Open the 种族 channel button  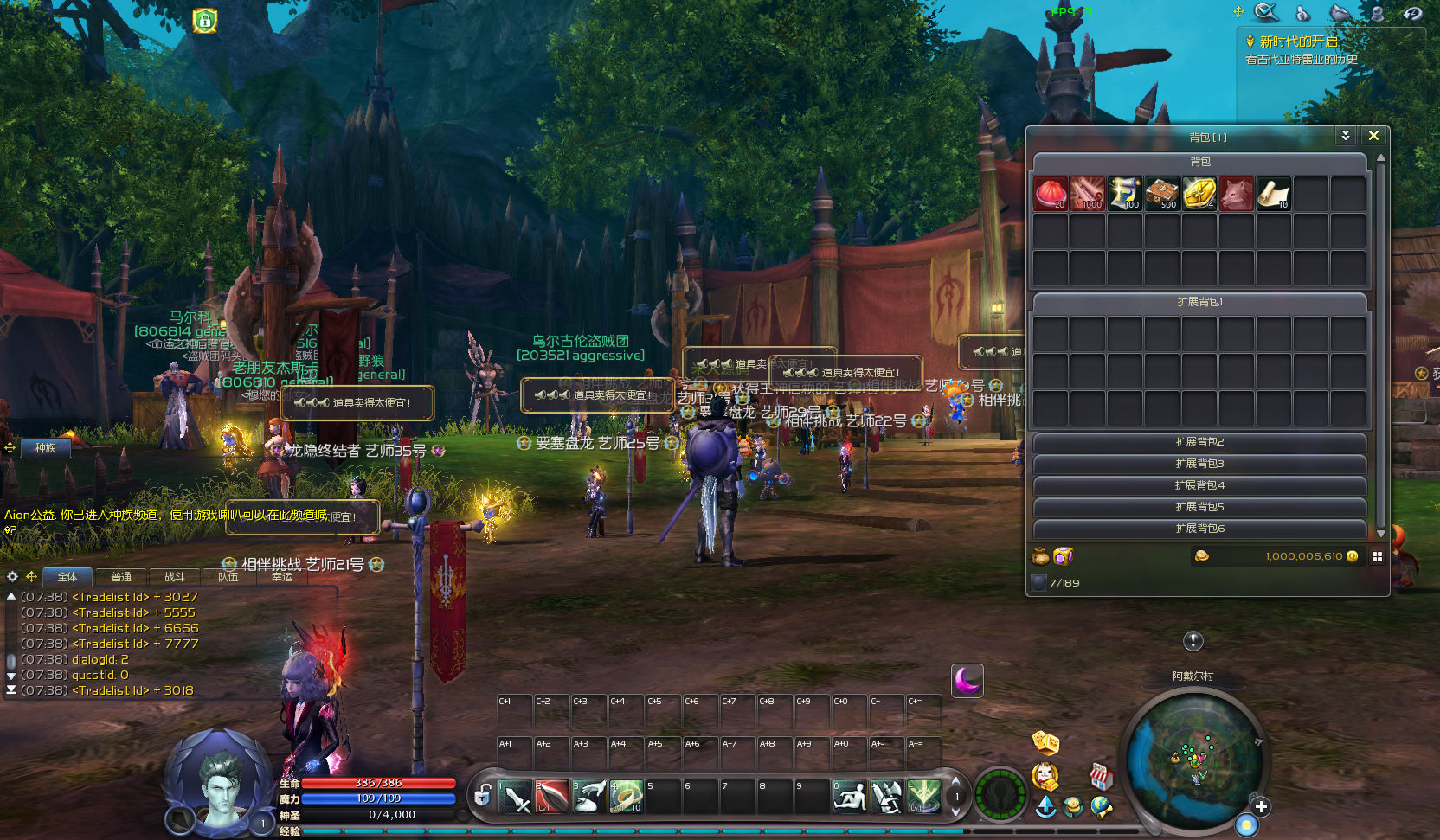46,447
